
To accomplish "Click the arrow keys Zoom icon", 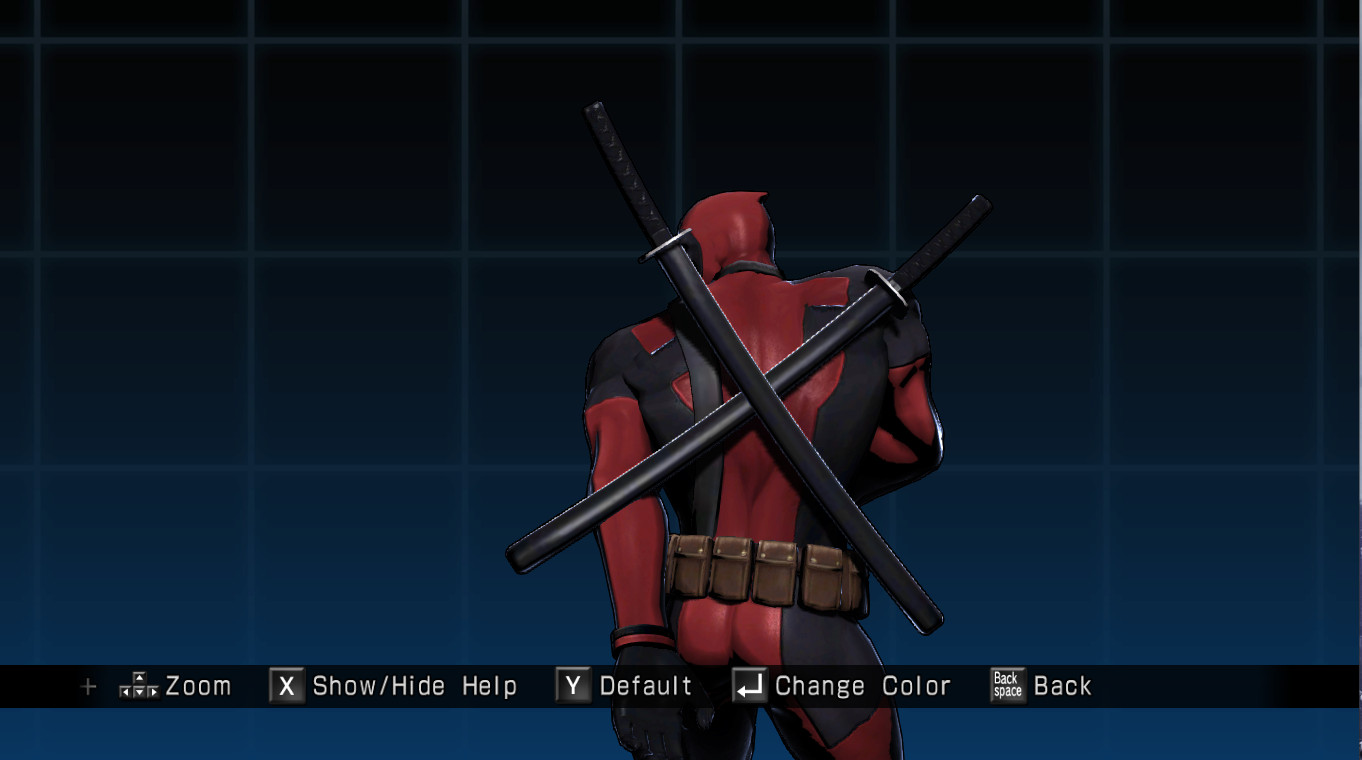I will (138, 686).
